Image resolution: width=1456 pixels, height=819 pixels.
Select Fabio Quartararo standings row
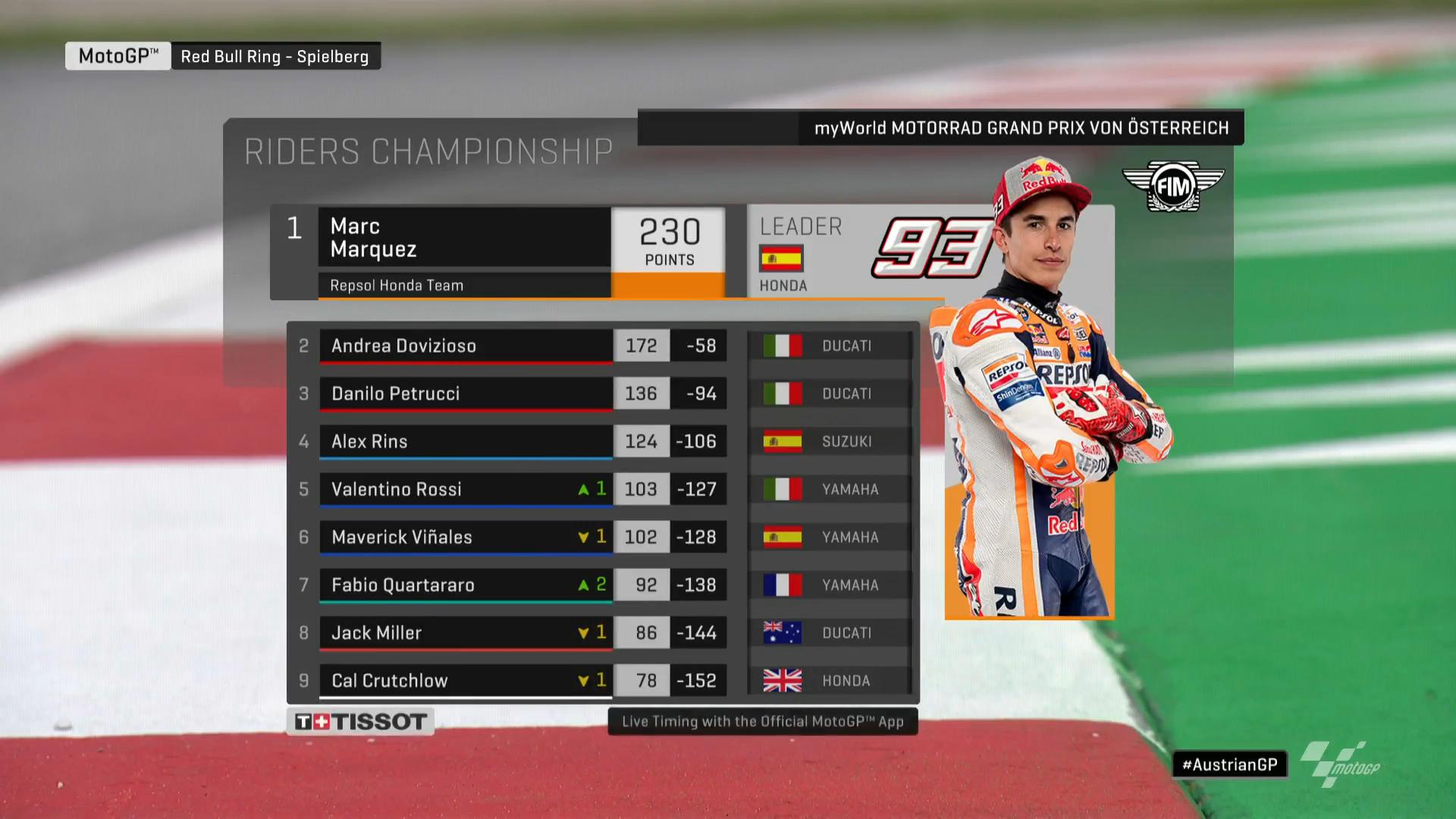(465, 585)
